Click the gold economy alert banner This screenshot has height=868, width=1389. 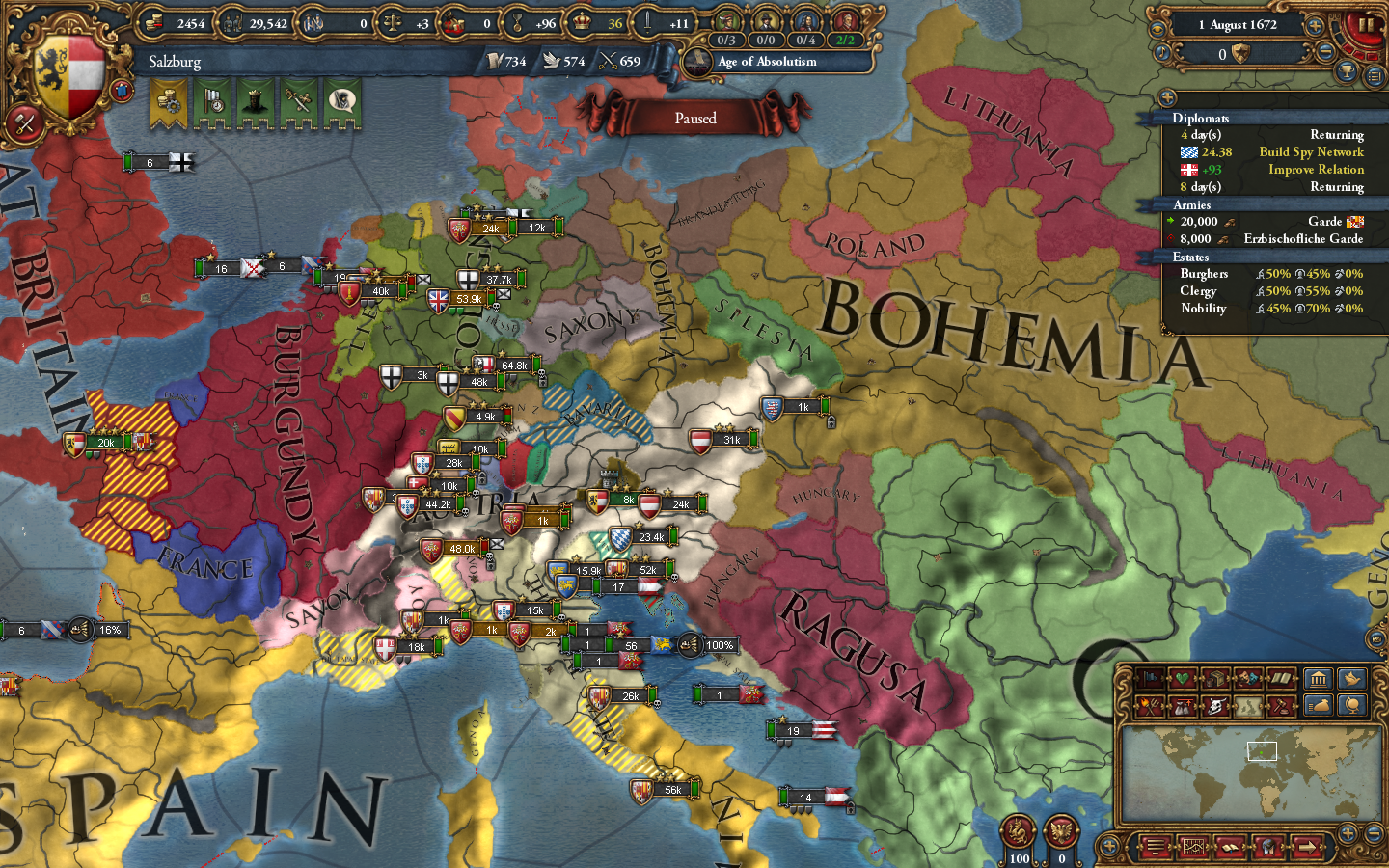[x=168, y=101]
